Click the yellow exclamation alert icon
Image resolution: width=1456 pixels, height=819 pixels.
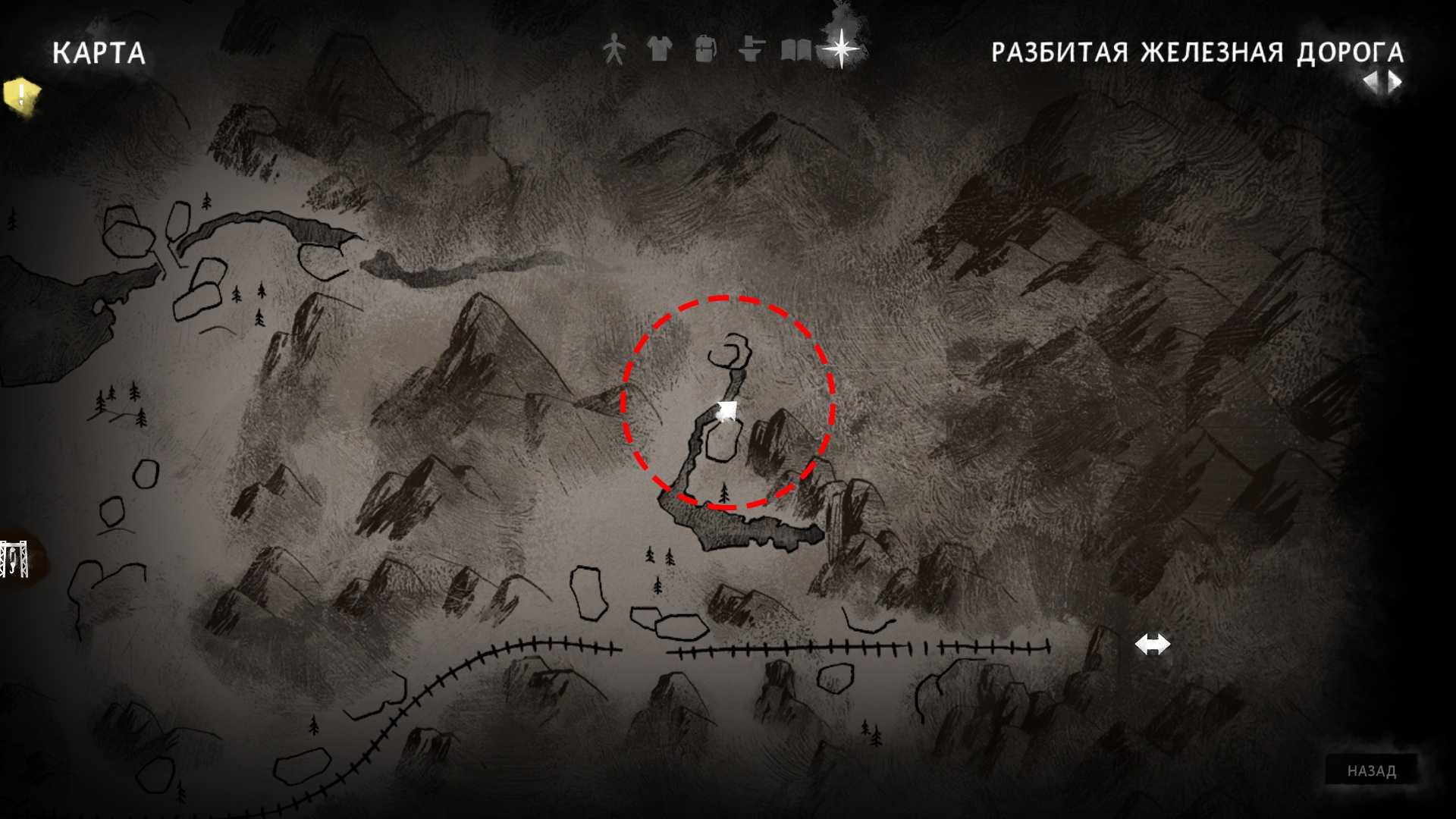(x=21, y=96)
